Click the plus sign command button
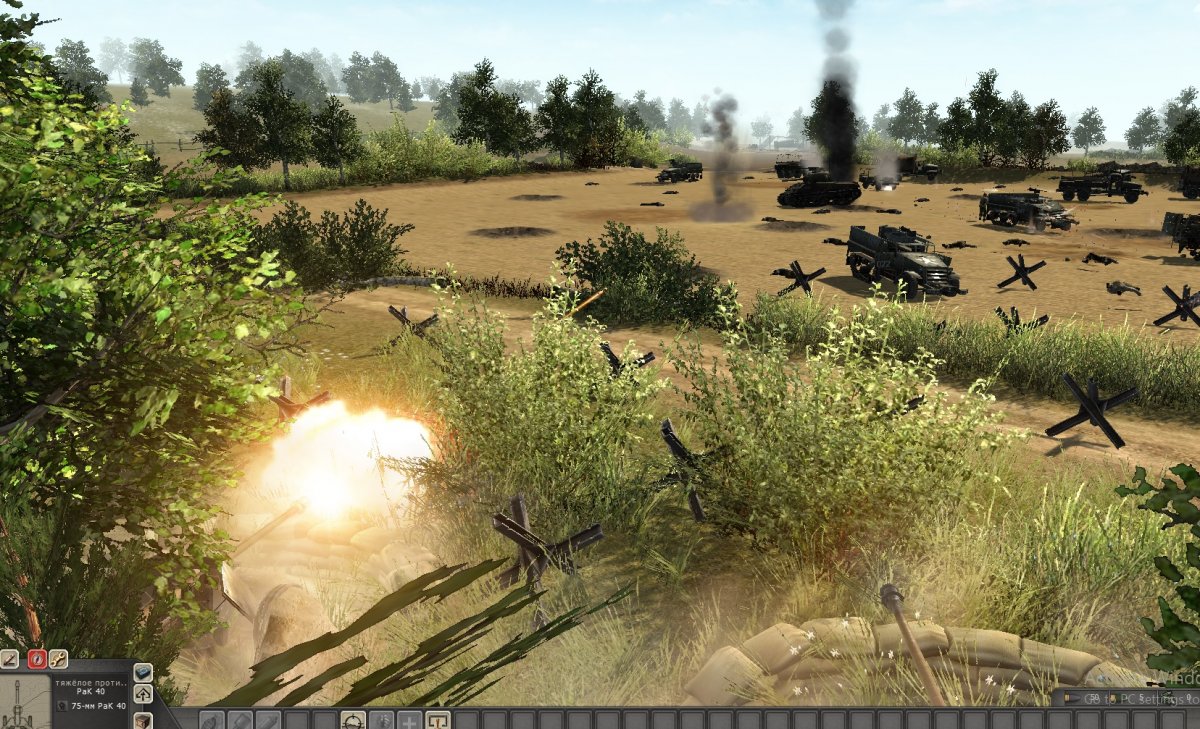 click(410, 720)
